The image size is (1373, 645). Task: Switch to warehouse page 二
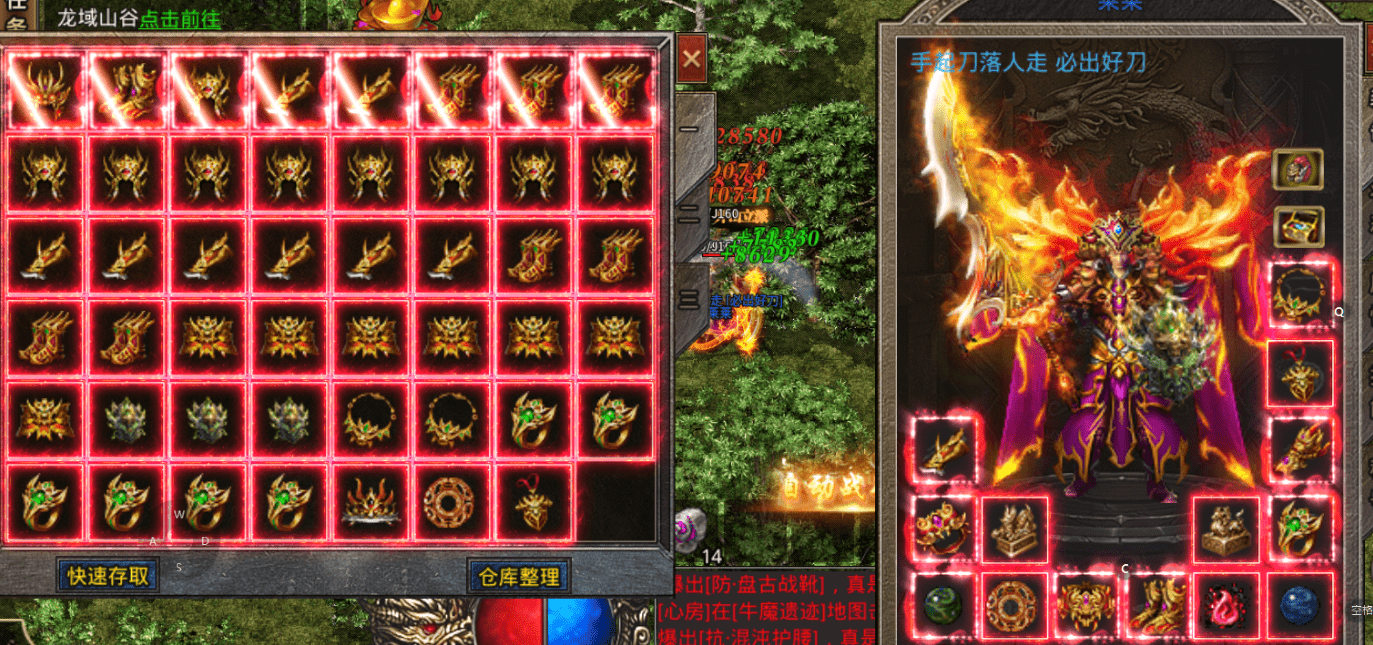coord(690,213)
